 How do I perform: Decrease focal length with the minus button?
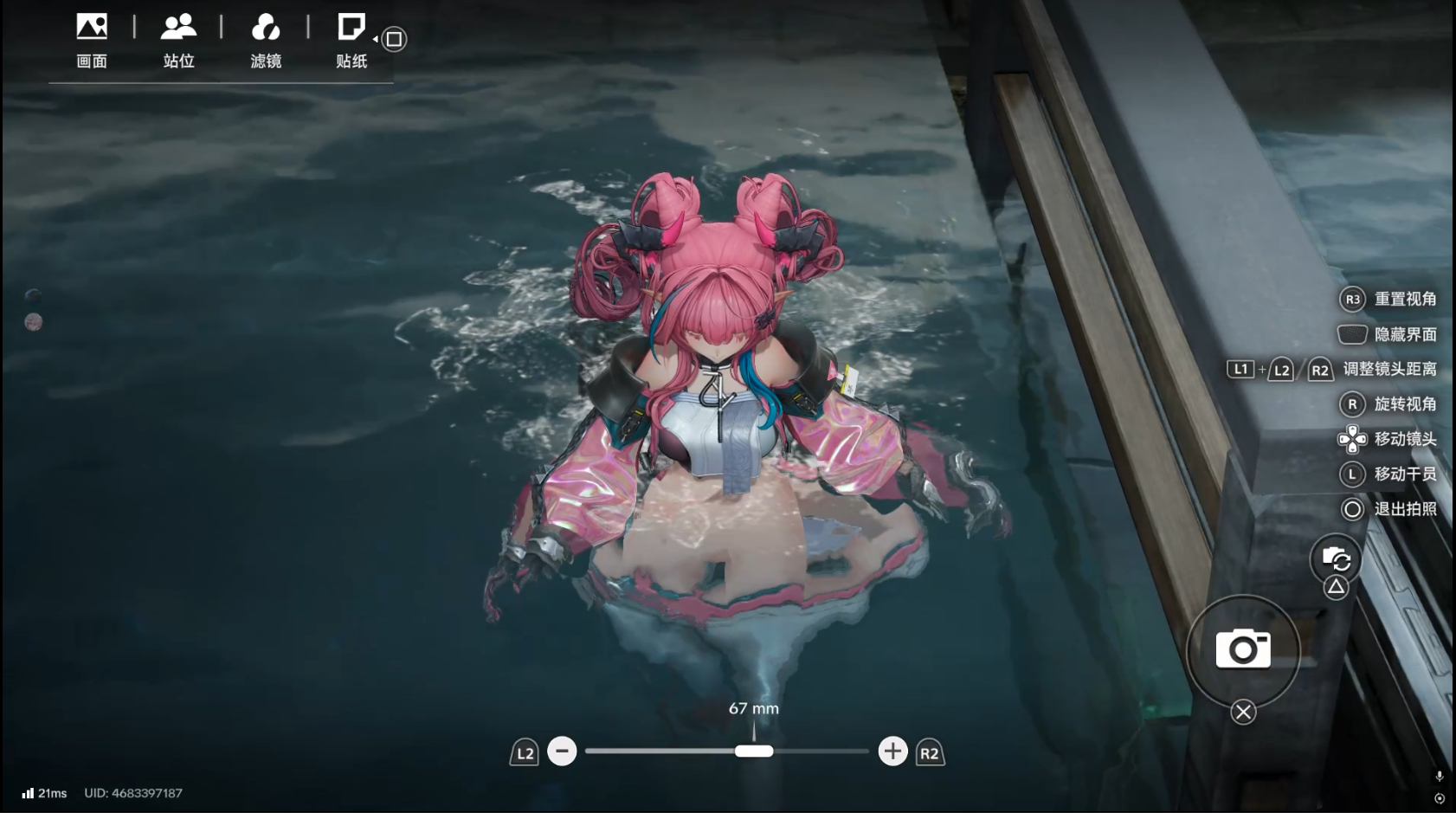point(562,751)
